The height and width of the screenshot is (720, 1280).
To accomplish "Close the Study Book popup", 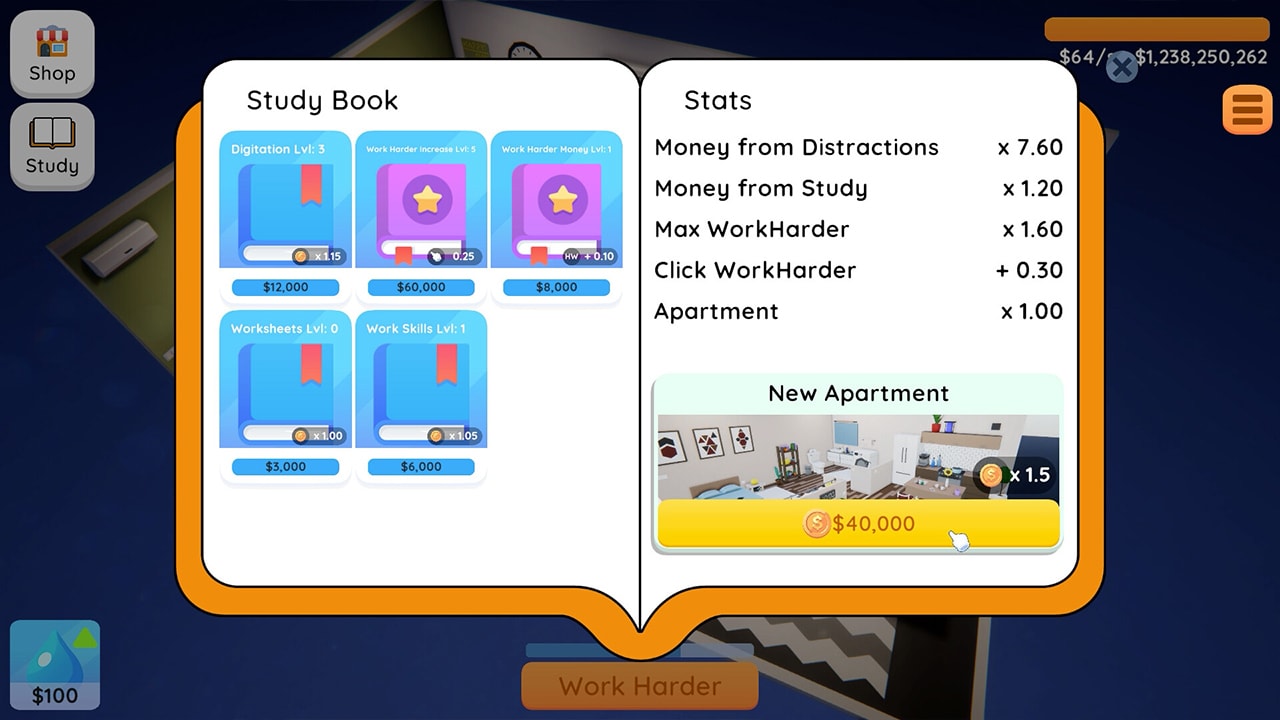I will (1120, 68).
